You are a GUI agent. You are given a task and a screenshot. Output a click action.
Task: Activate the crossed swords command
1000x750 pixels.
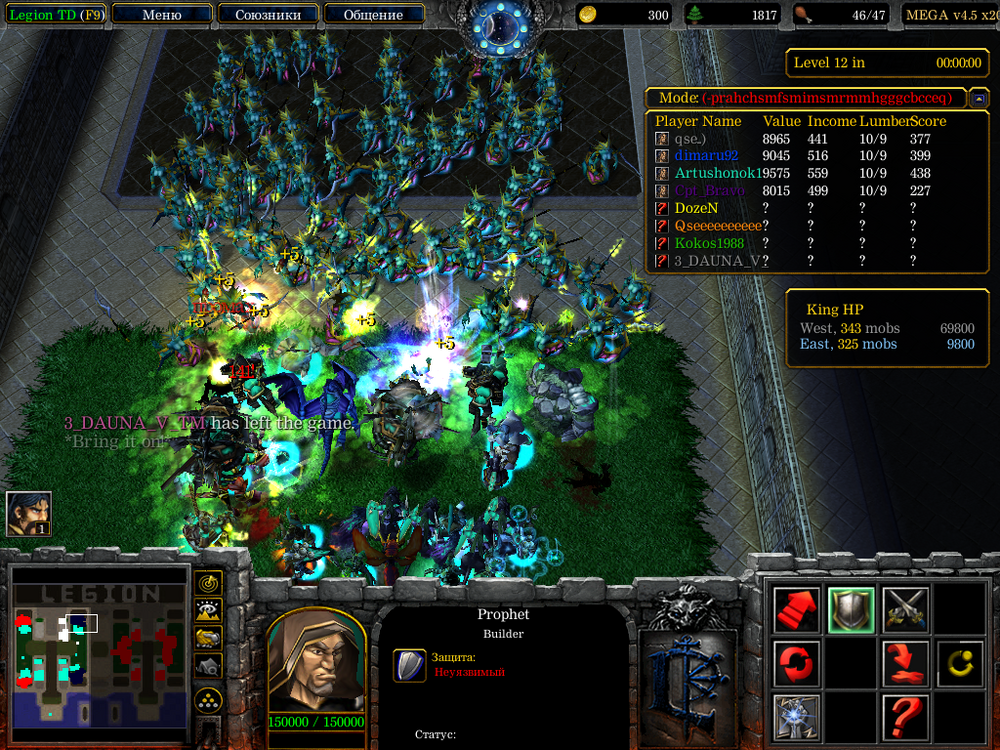point(905,608)
